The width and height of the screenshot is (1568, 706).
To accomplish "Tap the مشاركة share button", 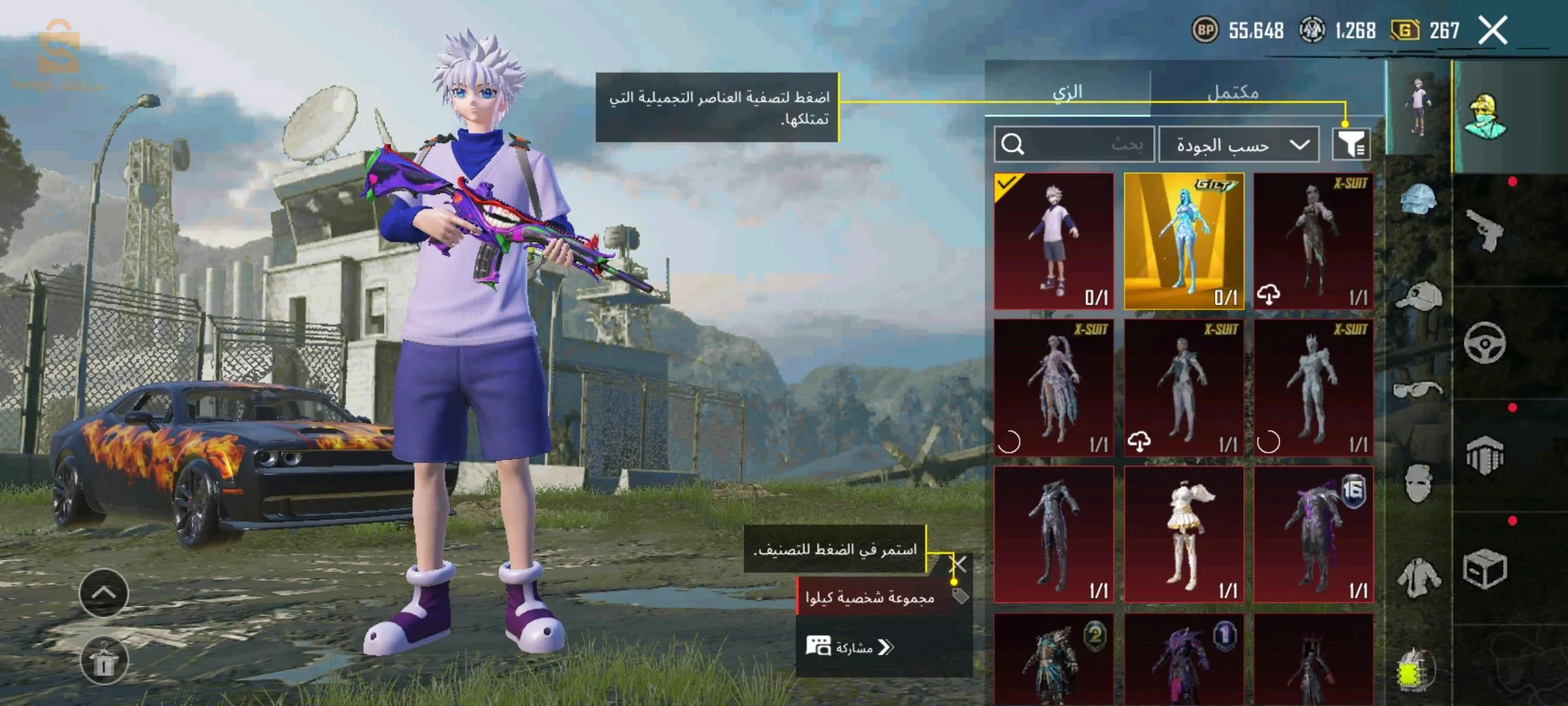I will 851,647.
